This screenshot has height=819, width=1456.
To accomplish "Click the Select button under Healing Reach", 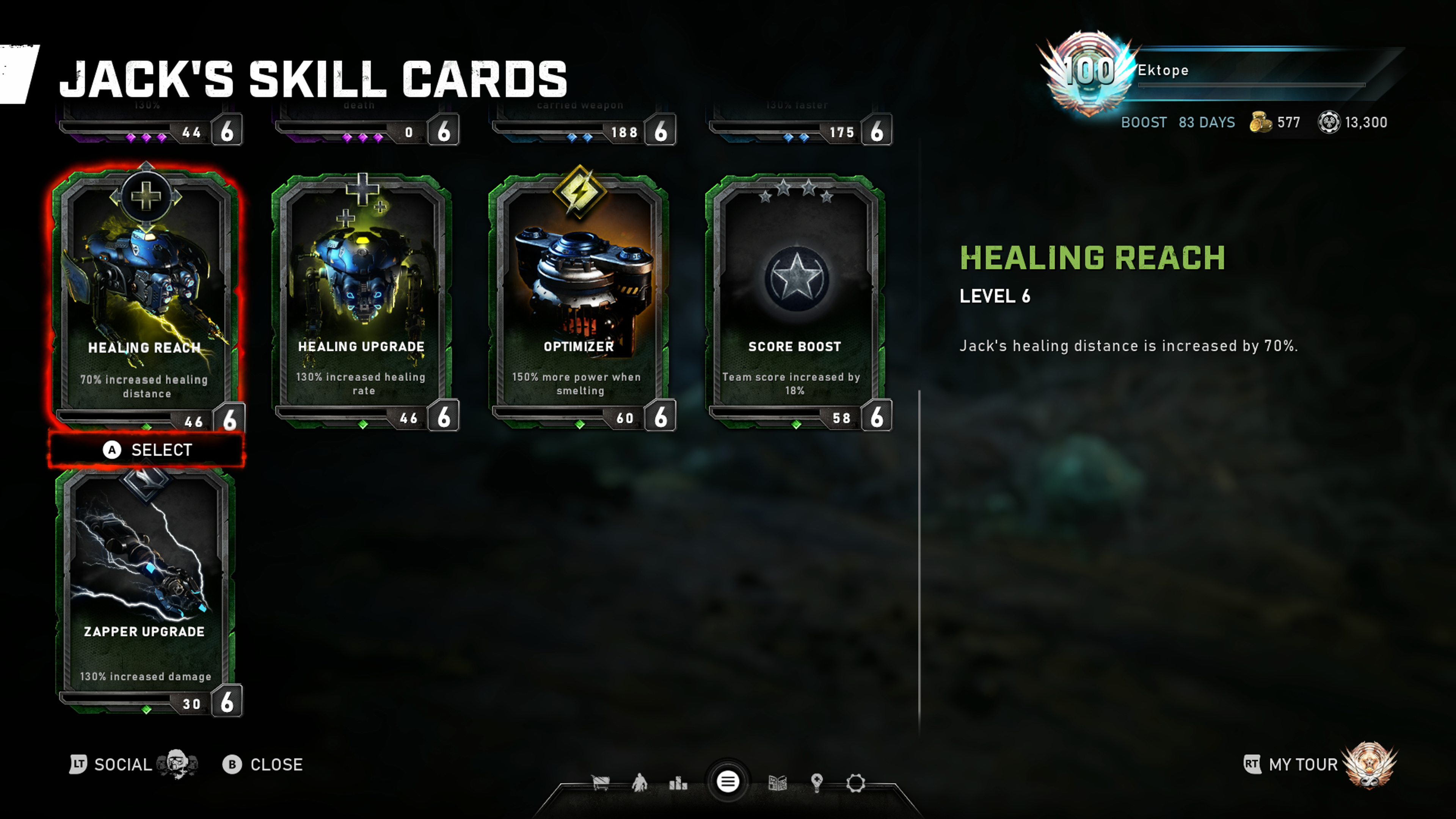I will tap(147, 450).
